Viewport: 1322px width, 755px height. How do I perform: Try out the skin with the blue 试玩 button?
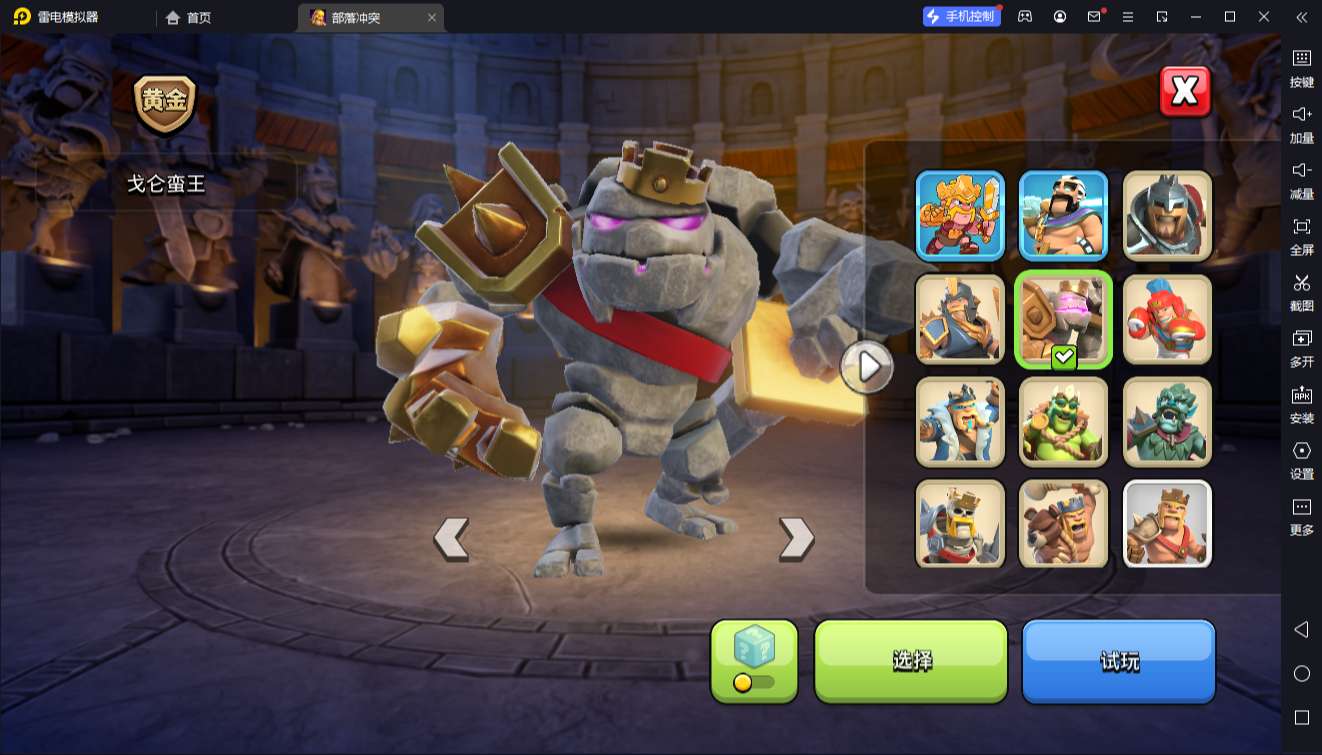[x=1118, y=660]
